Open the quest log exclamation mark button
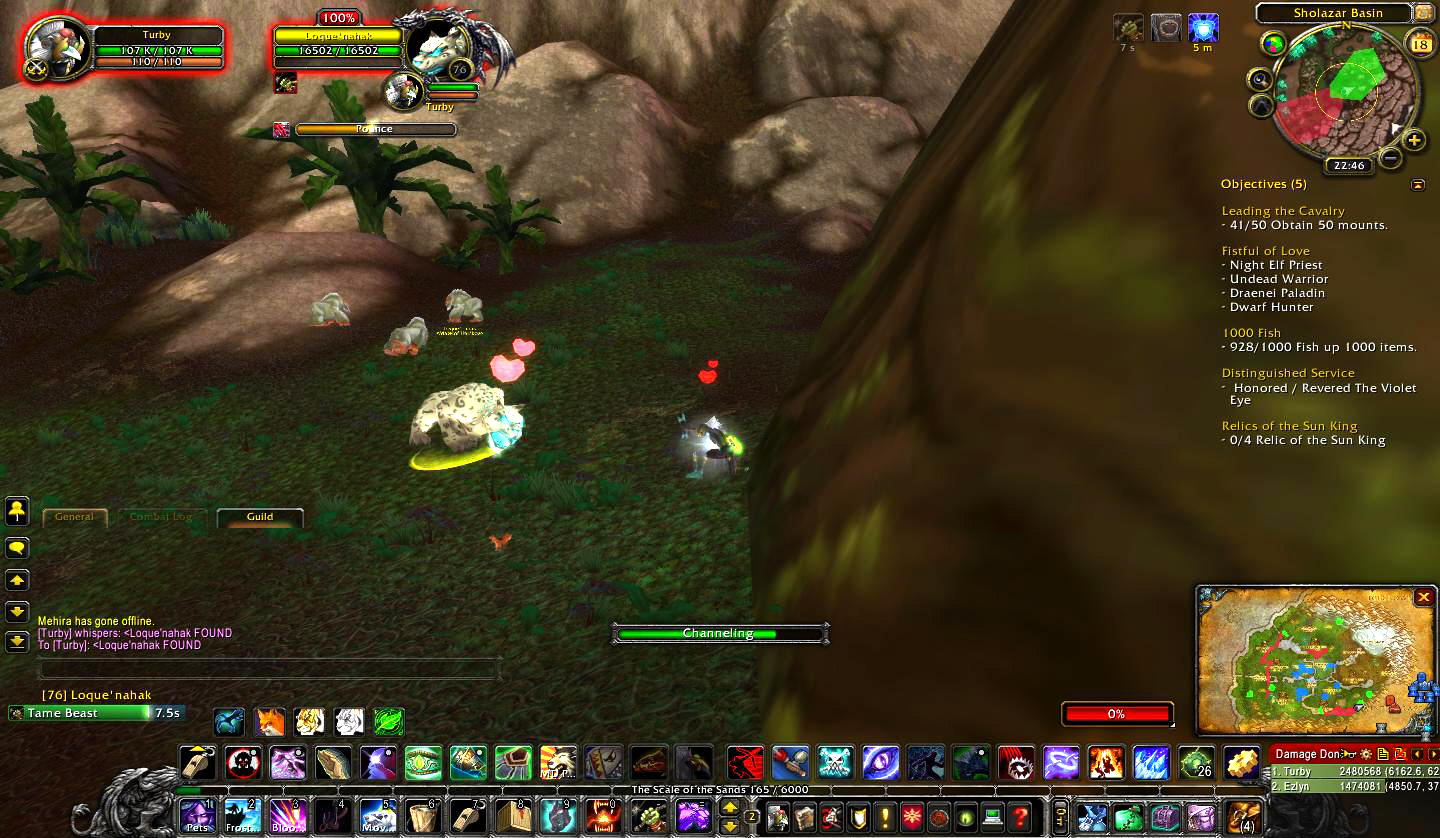Screen dimensions: 1440x838 (x=885, y=817)
